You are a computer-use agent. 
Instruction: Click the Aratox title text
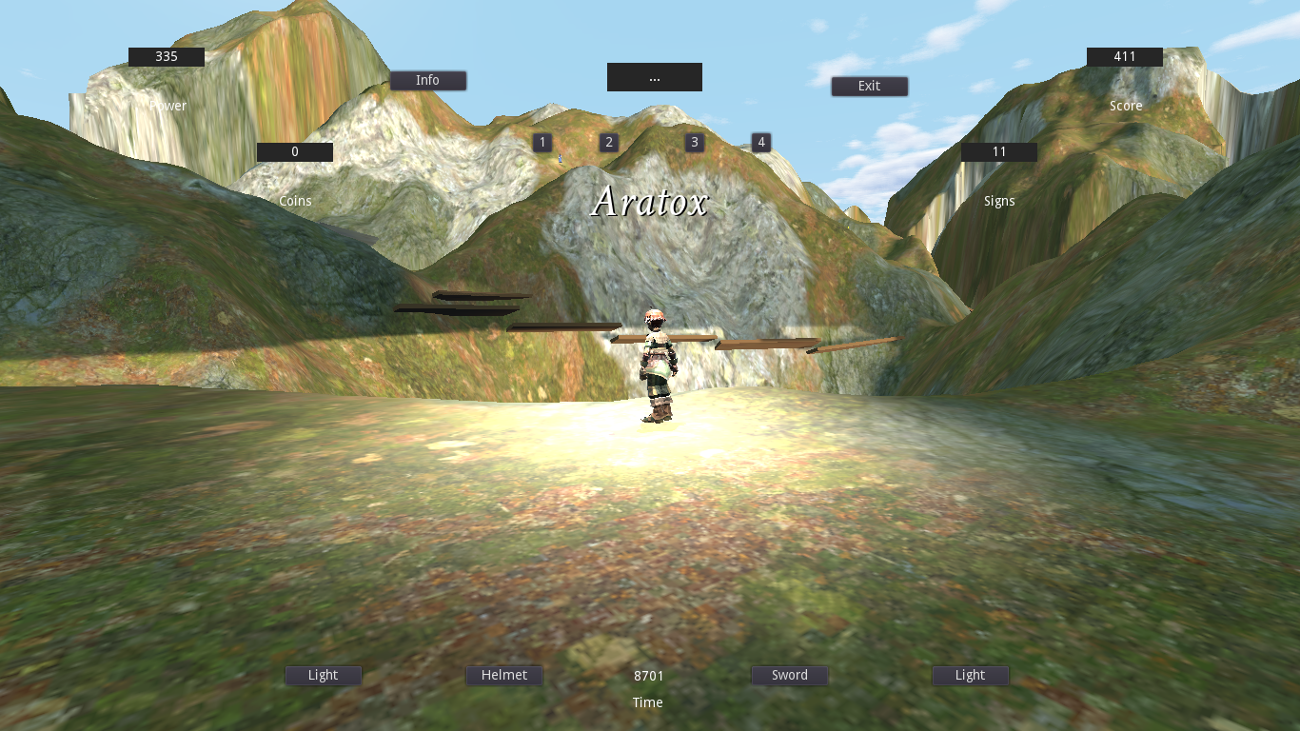pos(651,202)
